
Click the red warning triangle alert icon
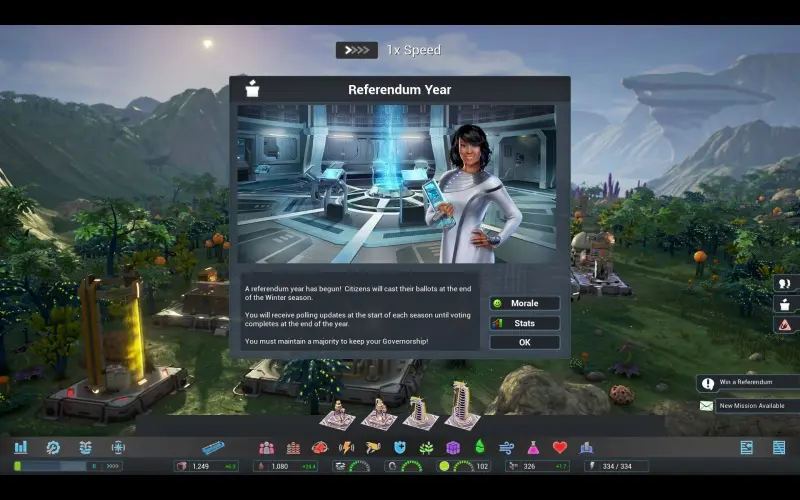tap(785, 325)
